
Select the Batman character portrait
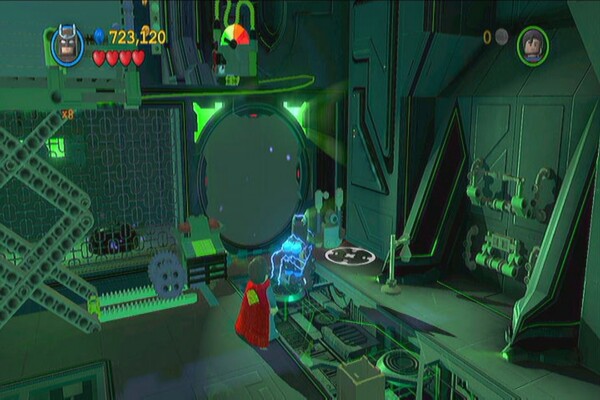pos(67,45)
